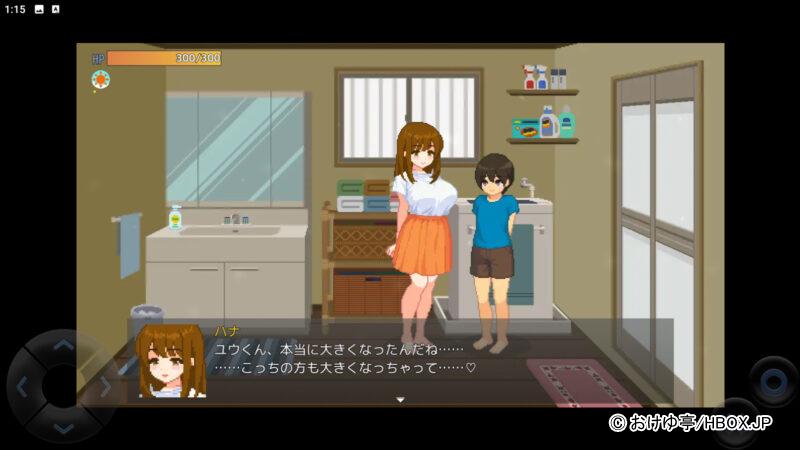Tap the d-pad up arrow
Screen dimensions: 800x450
[62, 347]
